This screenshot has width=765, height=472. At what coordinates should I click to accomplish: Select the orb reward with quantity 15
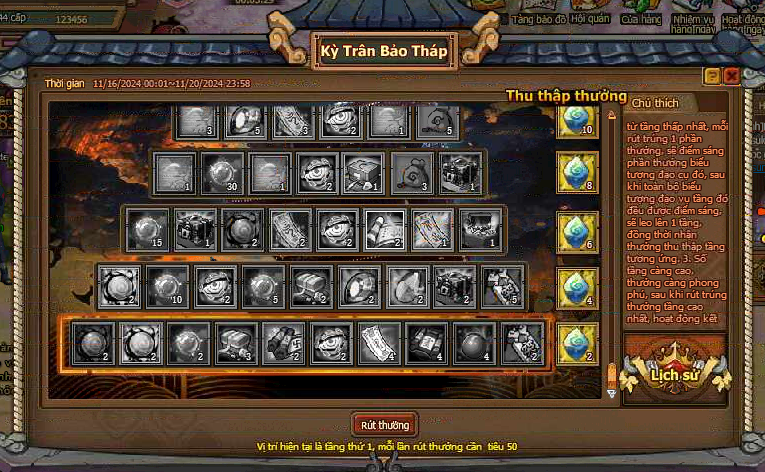149,230
